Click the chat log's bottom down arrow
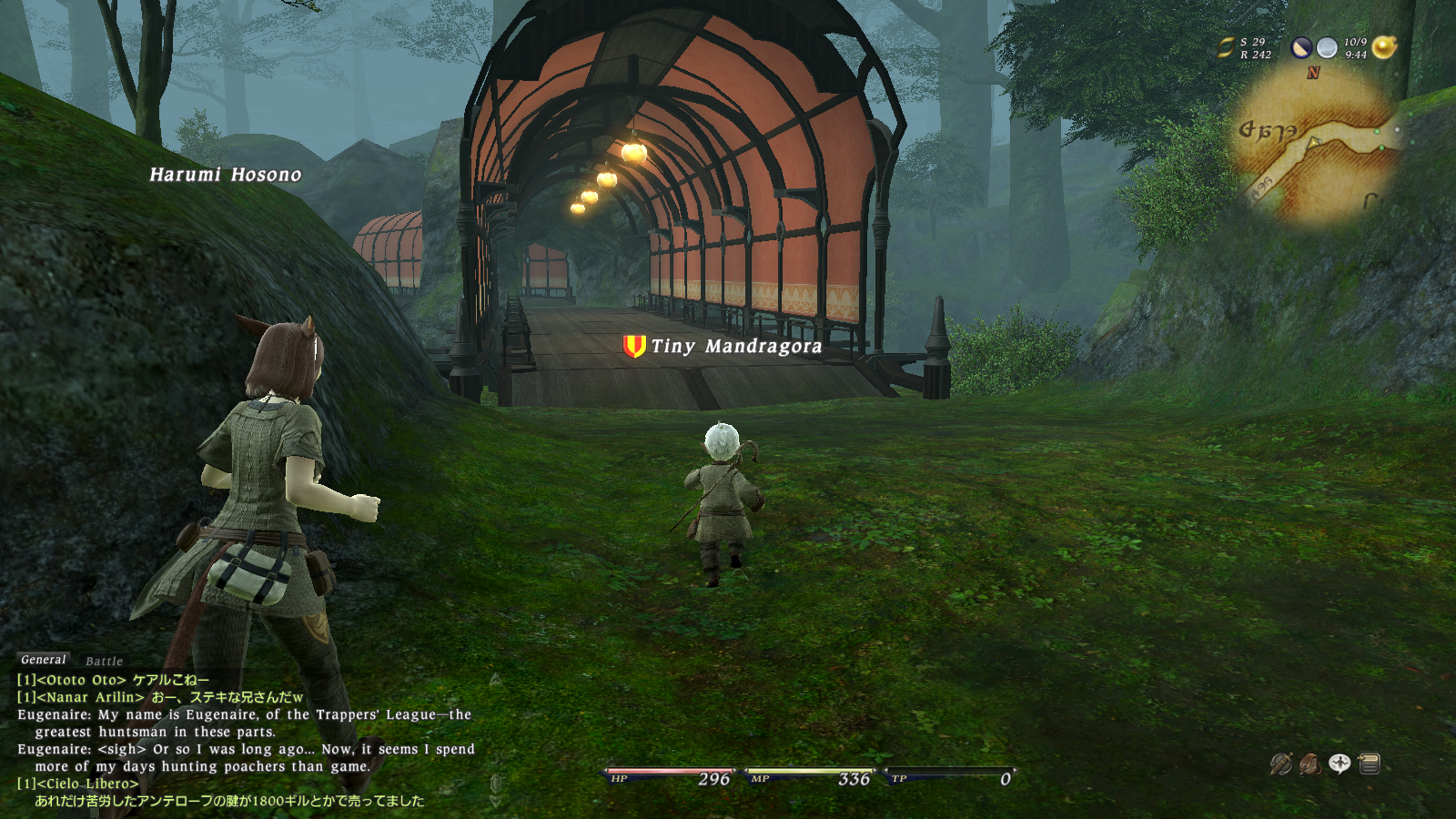The height and width of the screenshot is (819, 1456). coord(495,801)
